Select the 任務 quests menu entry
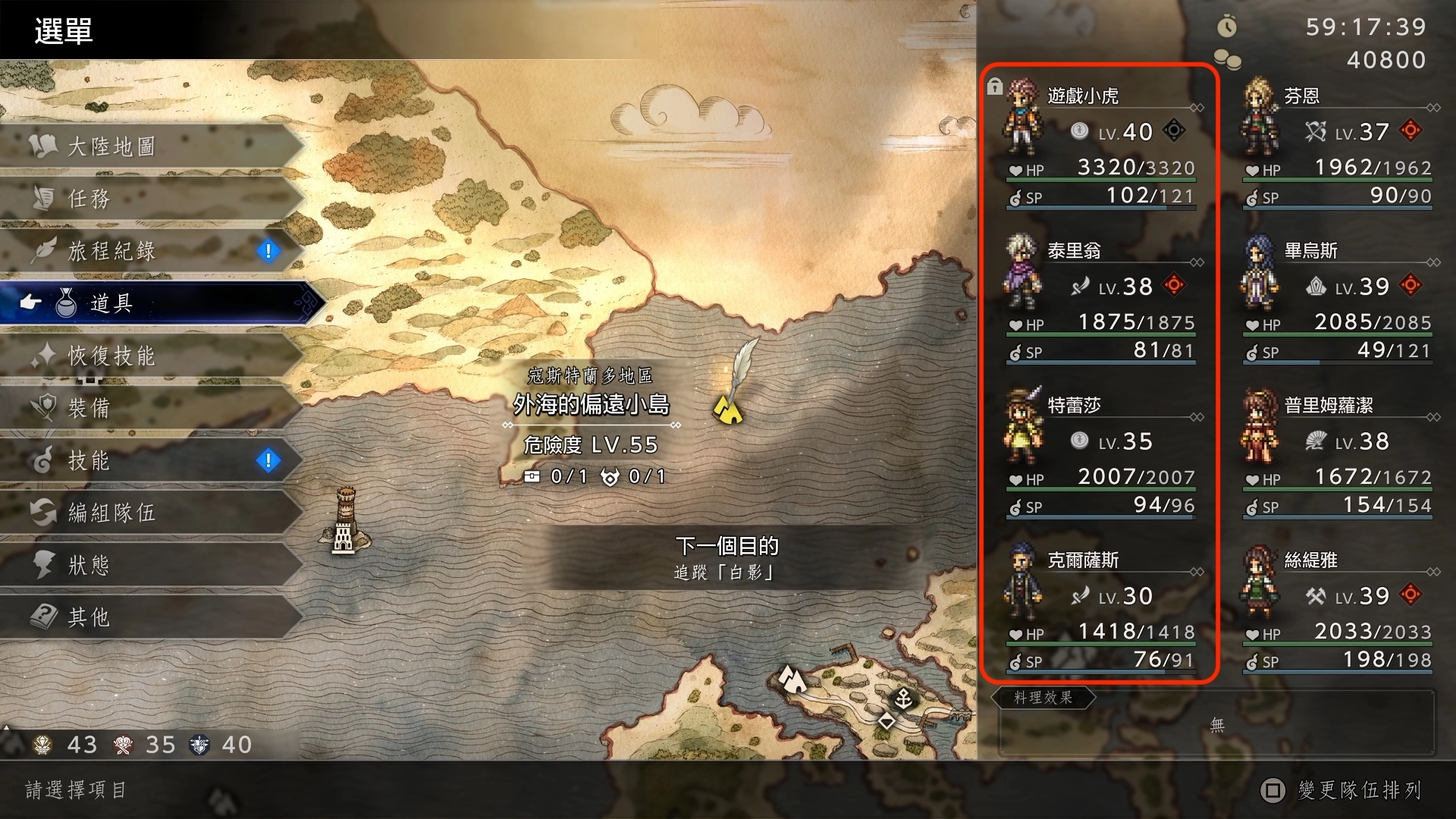Viewport: 1456px width, 819px height. (152, 199)
